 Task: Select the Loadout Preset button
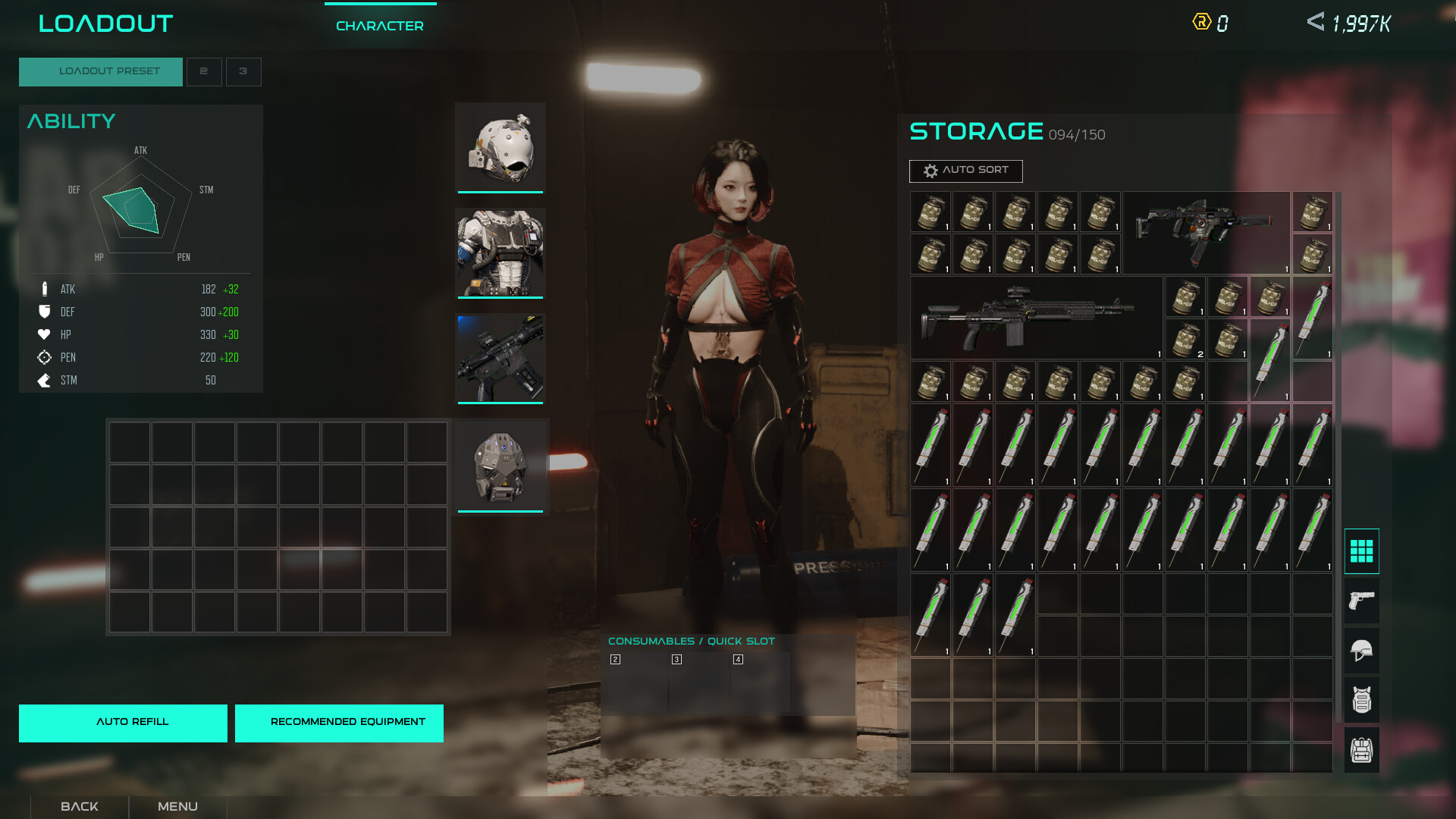pyautogui.click(x=101, y=71)
